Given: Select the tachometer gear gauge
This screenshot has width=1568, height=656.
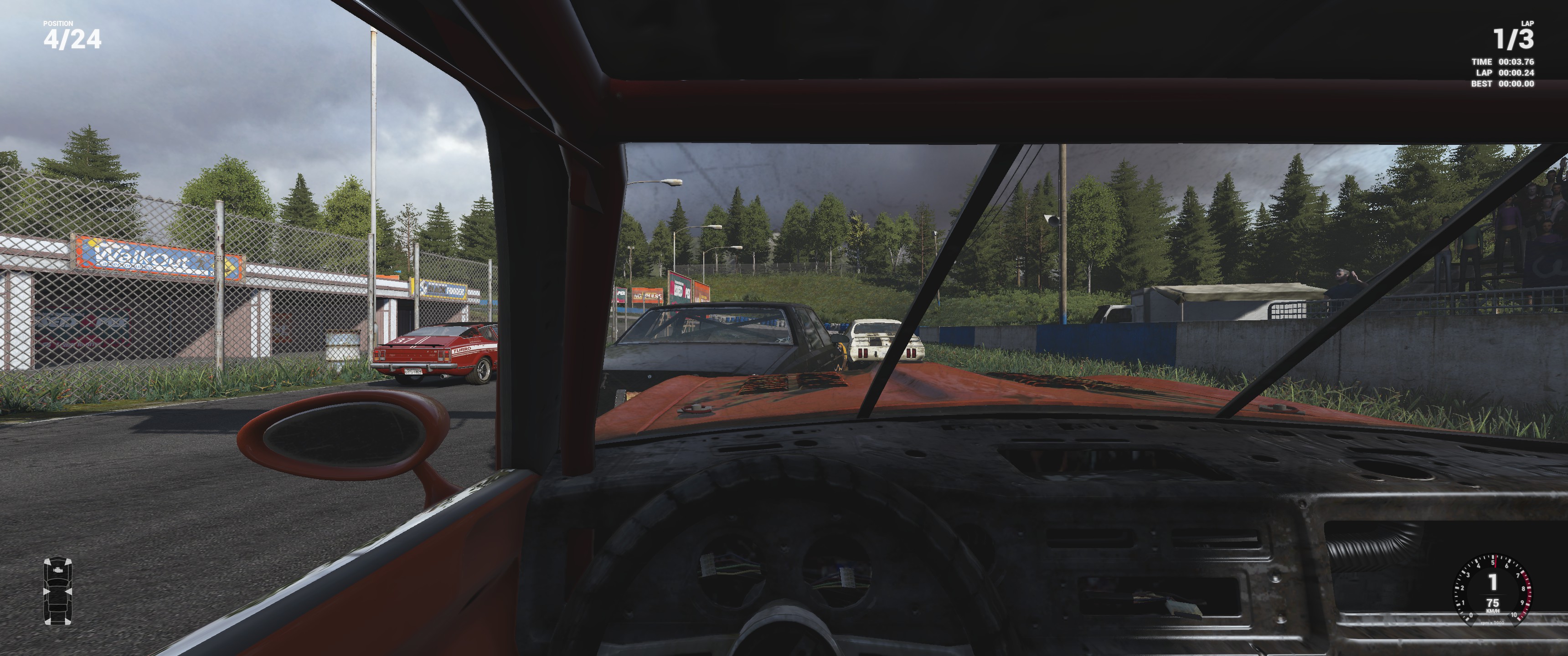Looking at the screenshot, I should click(1492, 589).
